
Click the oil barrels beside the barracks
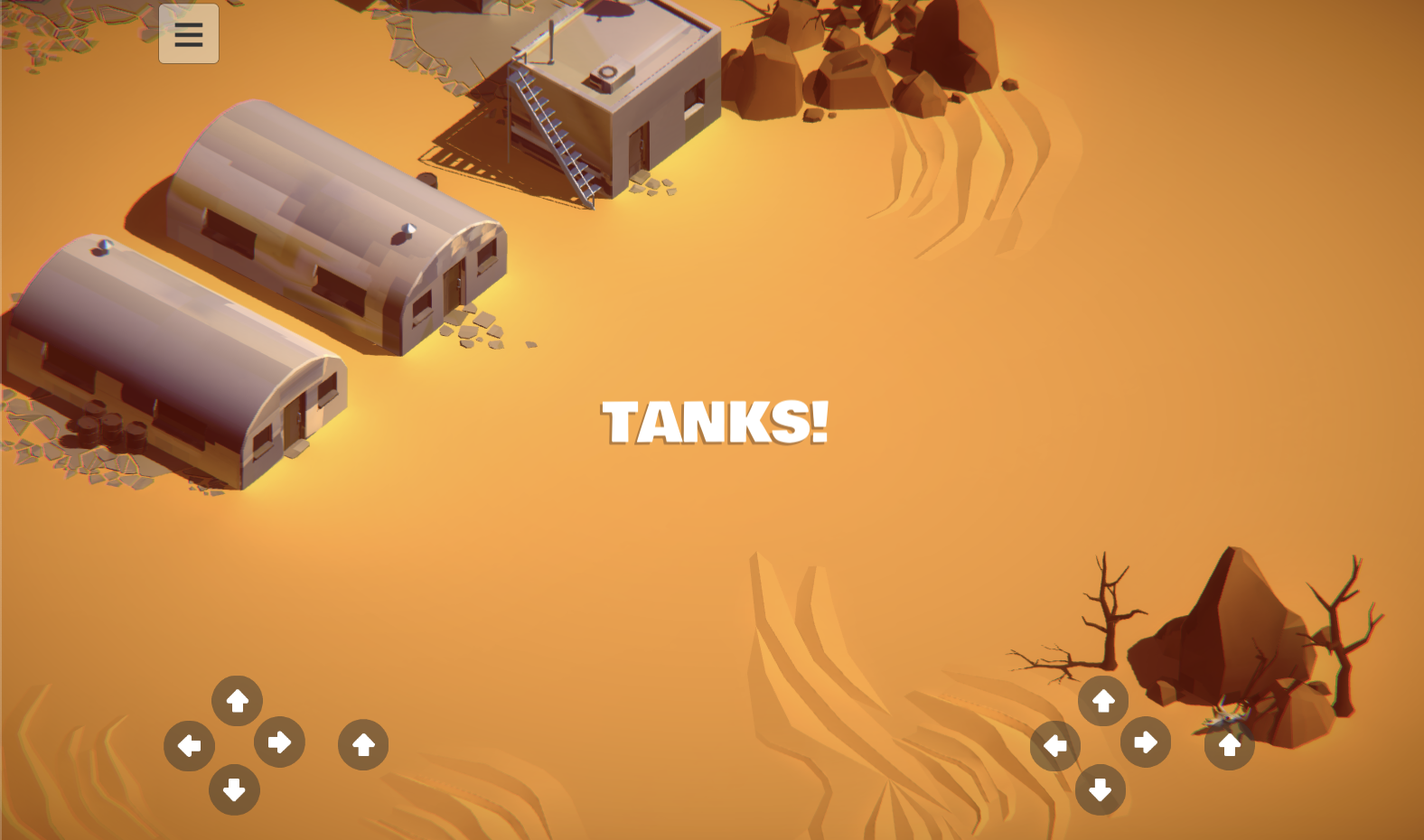coord(107,425)
